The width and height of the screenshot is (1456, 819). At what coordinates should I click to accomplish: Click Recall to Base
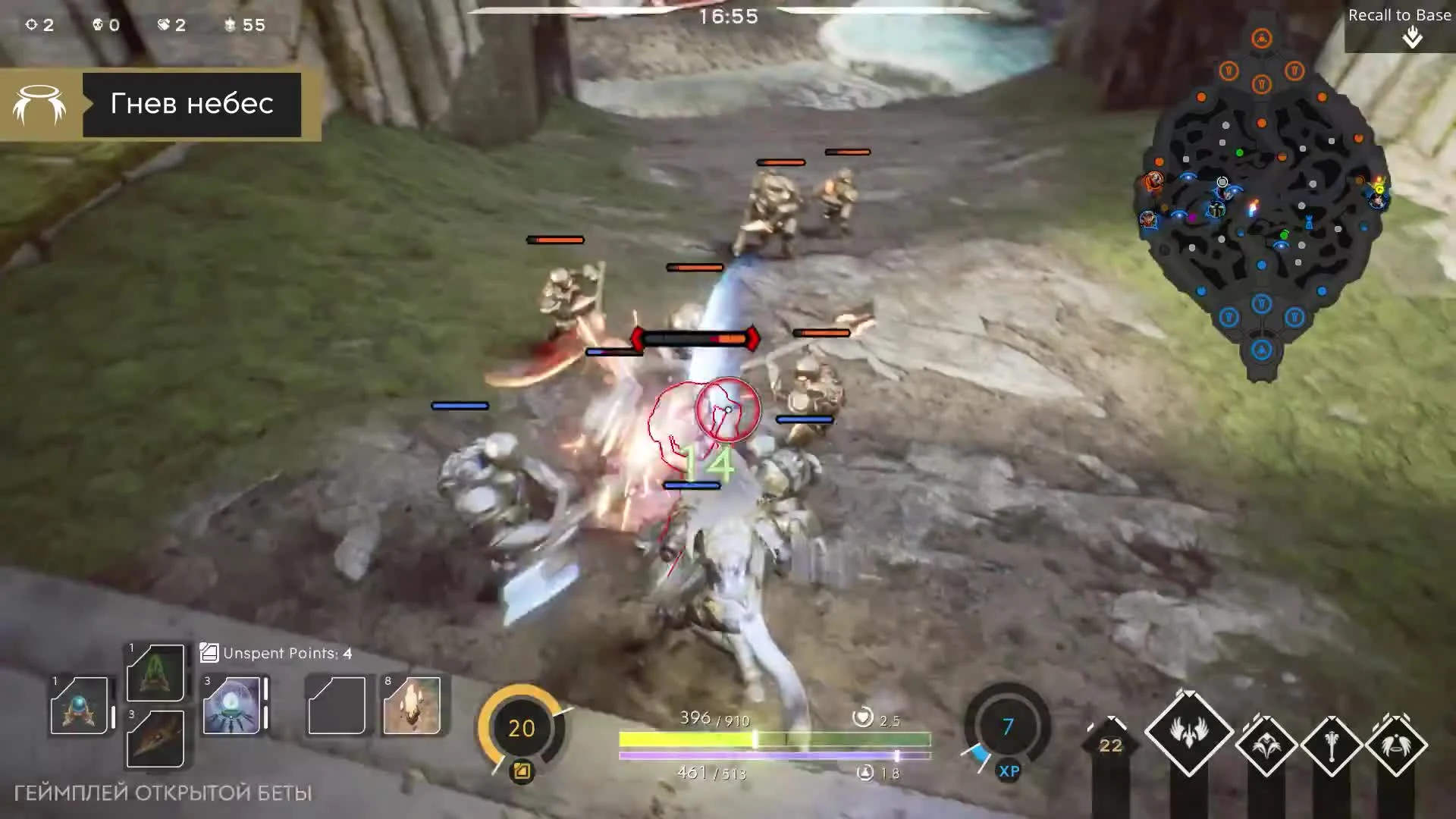point(1398,14)
